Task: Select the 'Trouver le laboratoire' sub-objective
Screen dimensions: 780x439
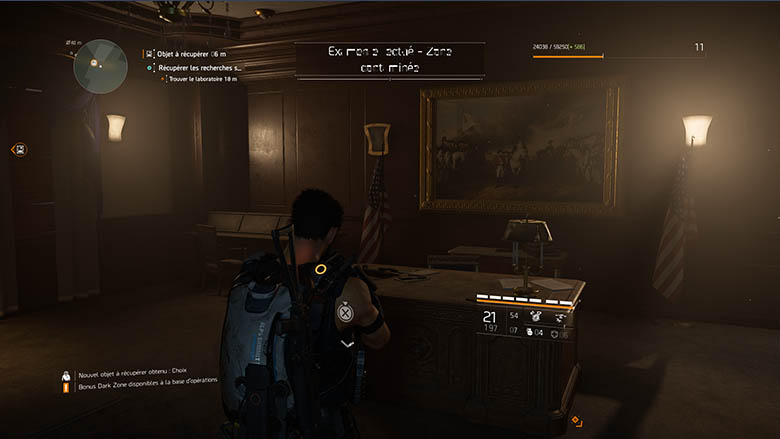Action: (205, 79)
